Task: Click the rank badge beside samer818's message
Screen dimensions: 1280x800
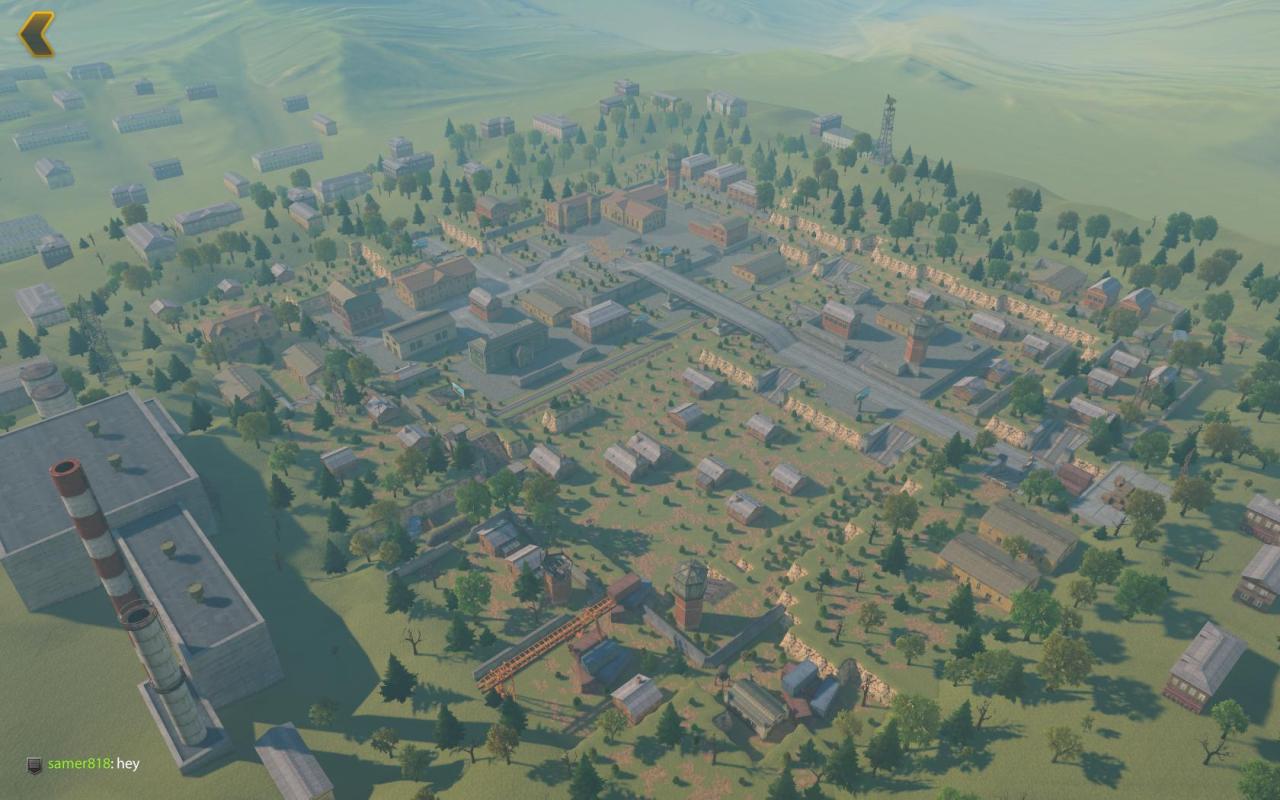Action: click(34, 763)
